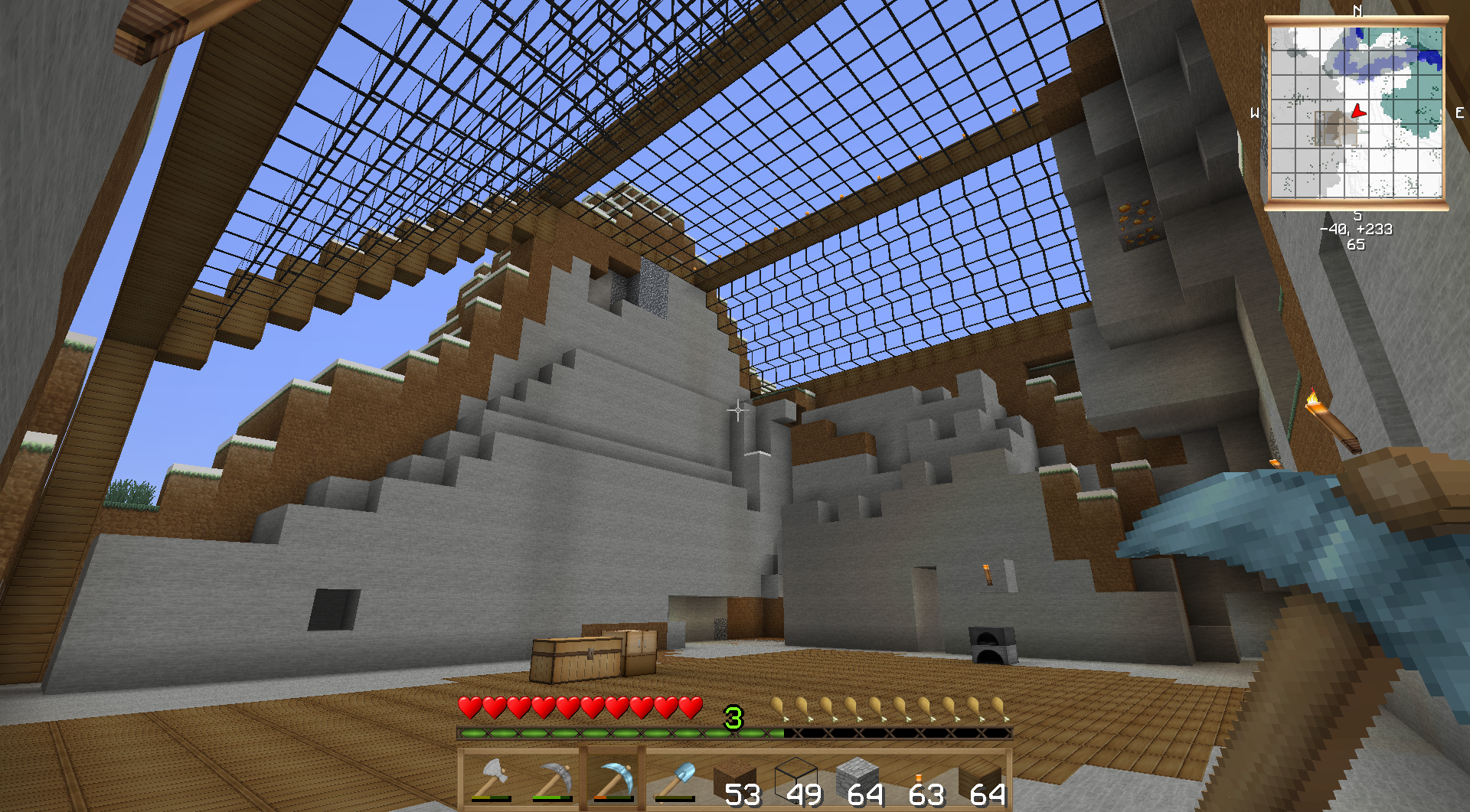Choose the torch stack of 63
Viewport: 1470px width, 812px height.
(920, 781)
